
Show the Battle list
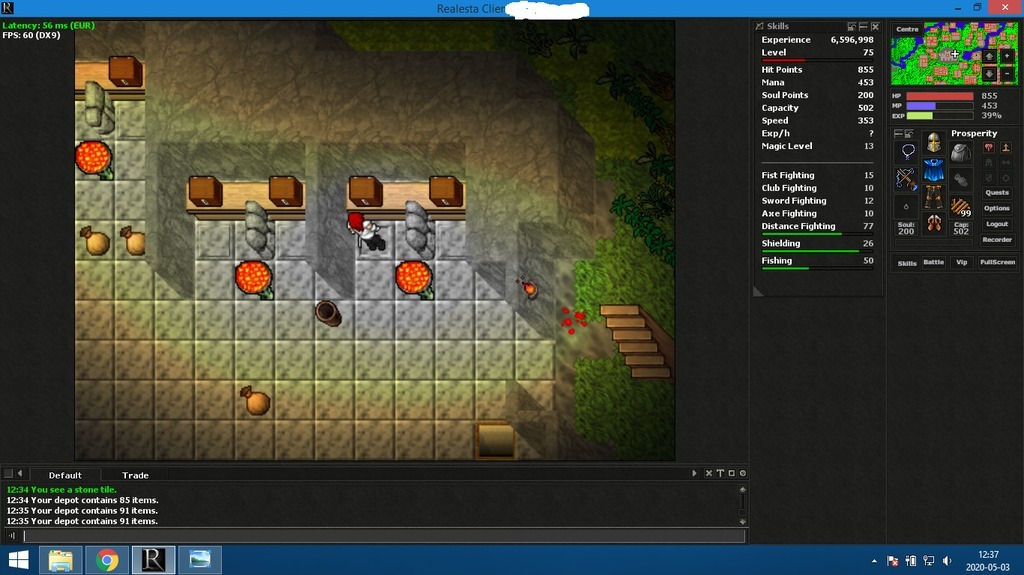(933, 263)
